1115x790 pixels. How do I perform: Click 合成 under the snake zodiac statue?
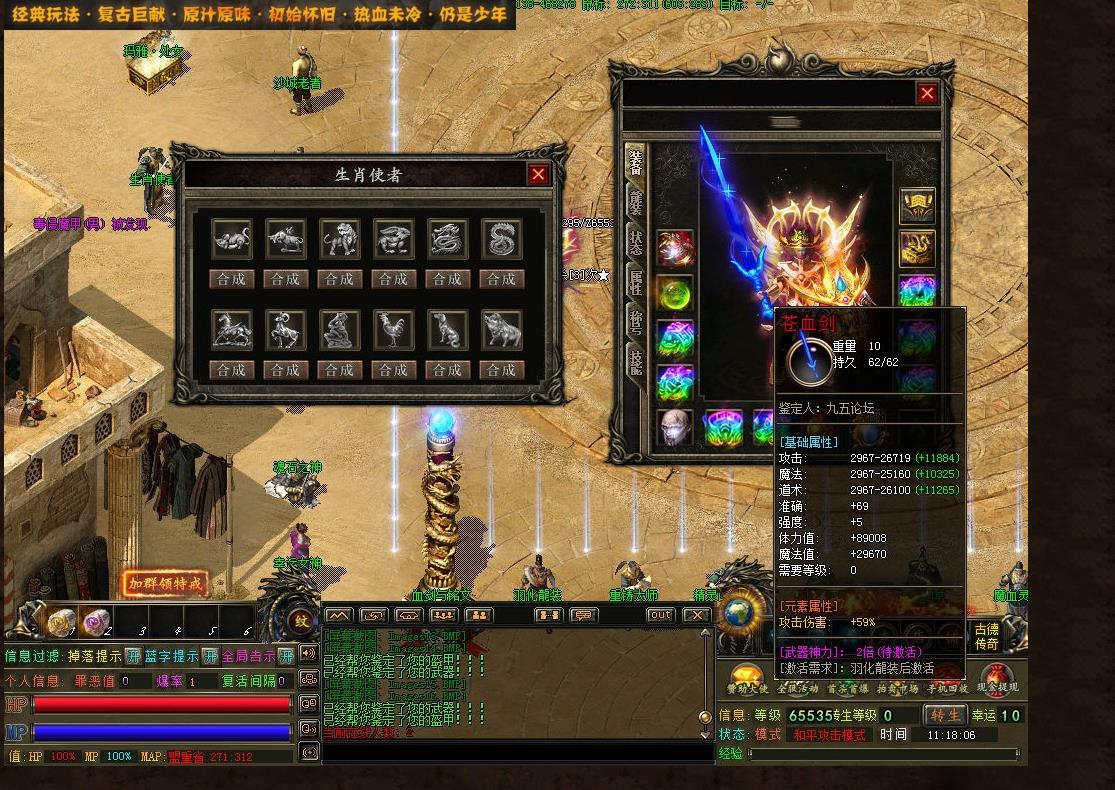[x=501, y=279]
